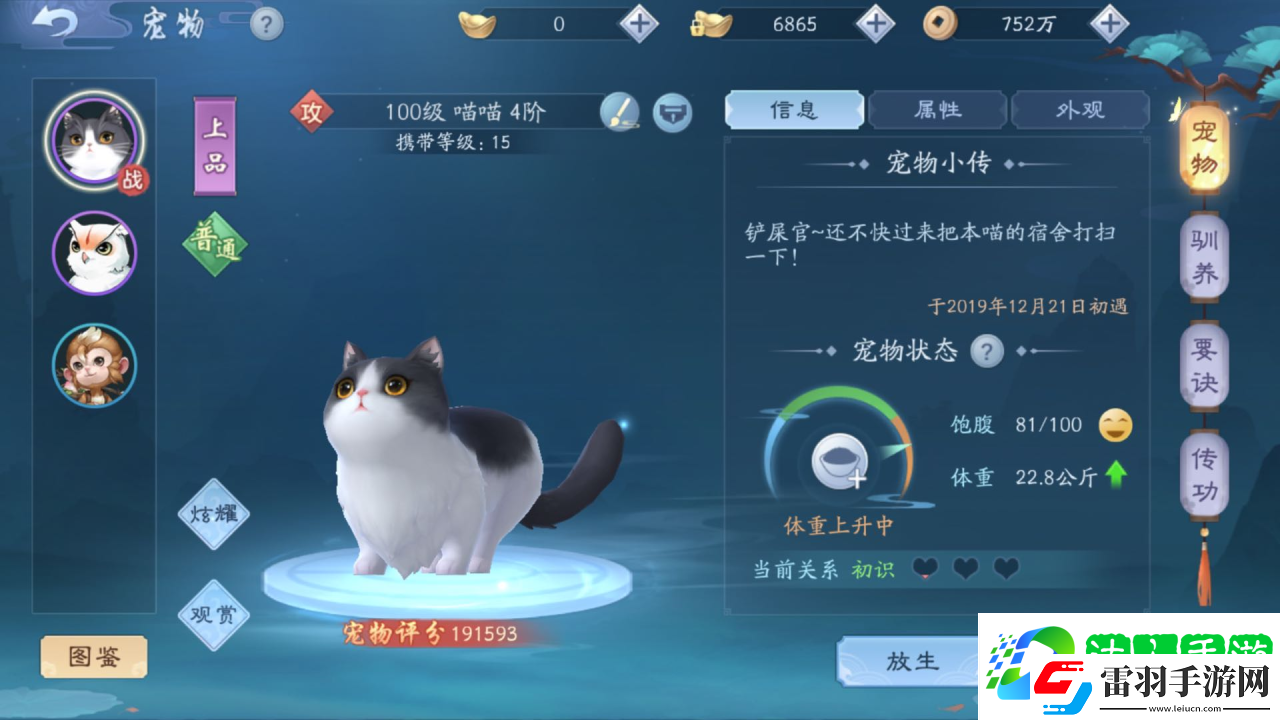Open the 驯养 panel on the right

1204,255
